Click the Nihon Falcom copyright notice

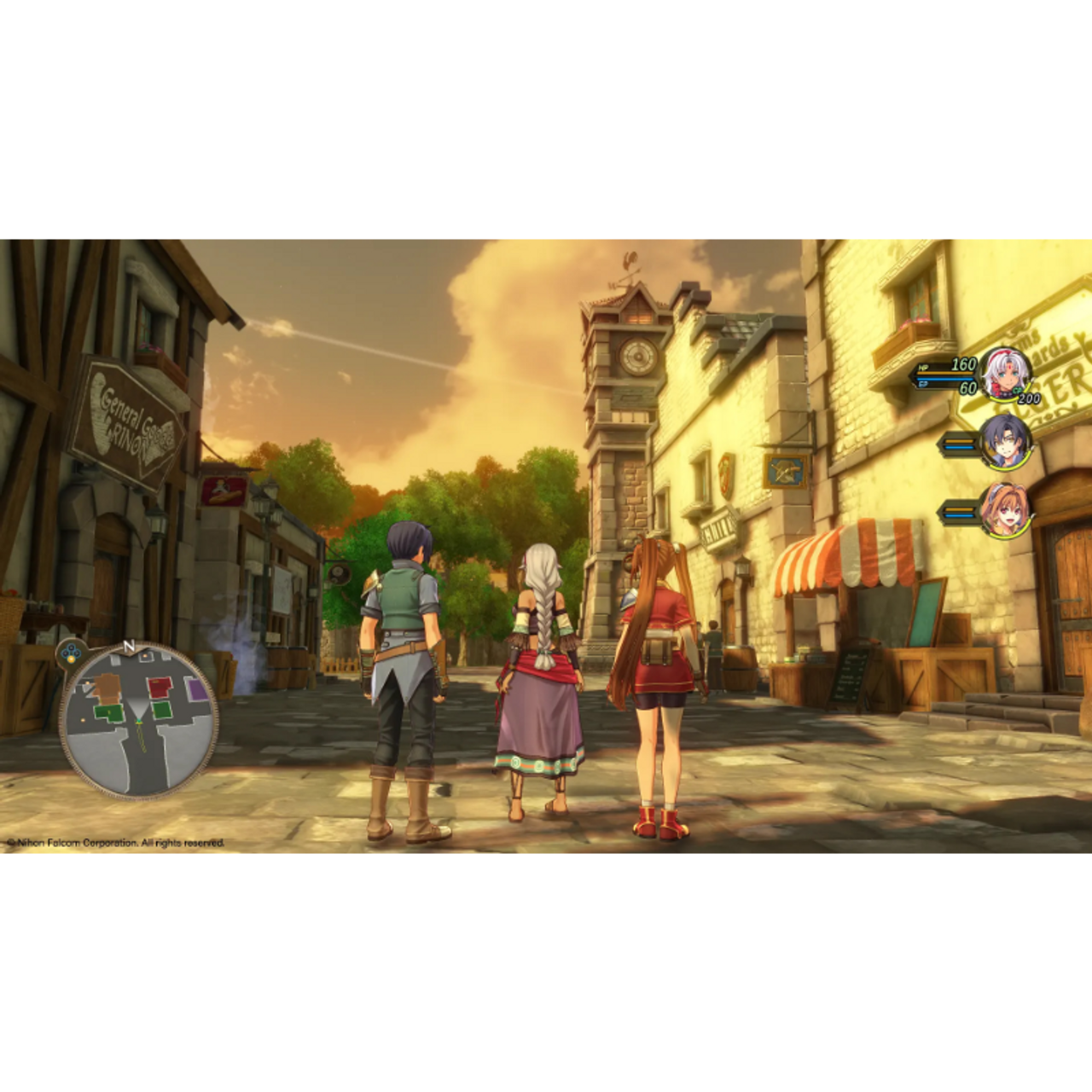(115, 842)
